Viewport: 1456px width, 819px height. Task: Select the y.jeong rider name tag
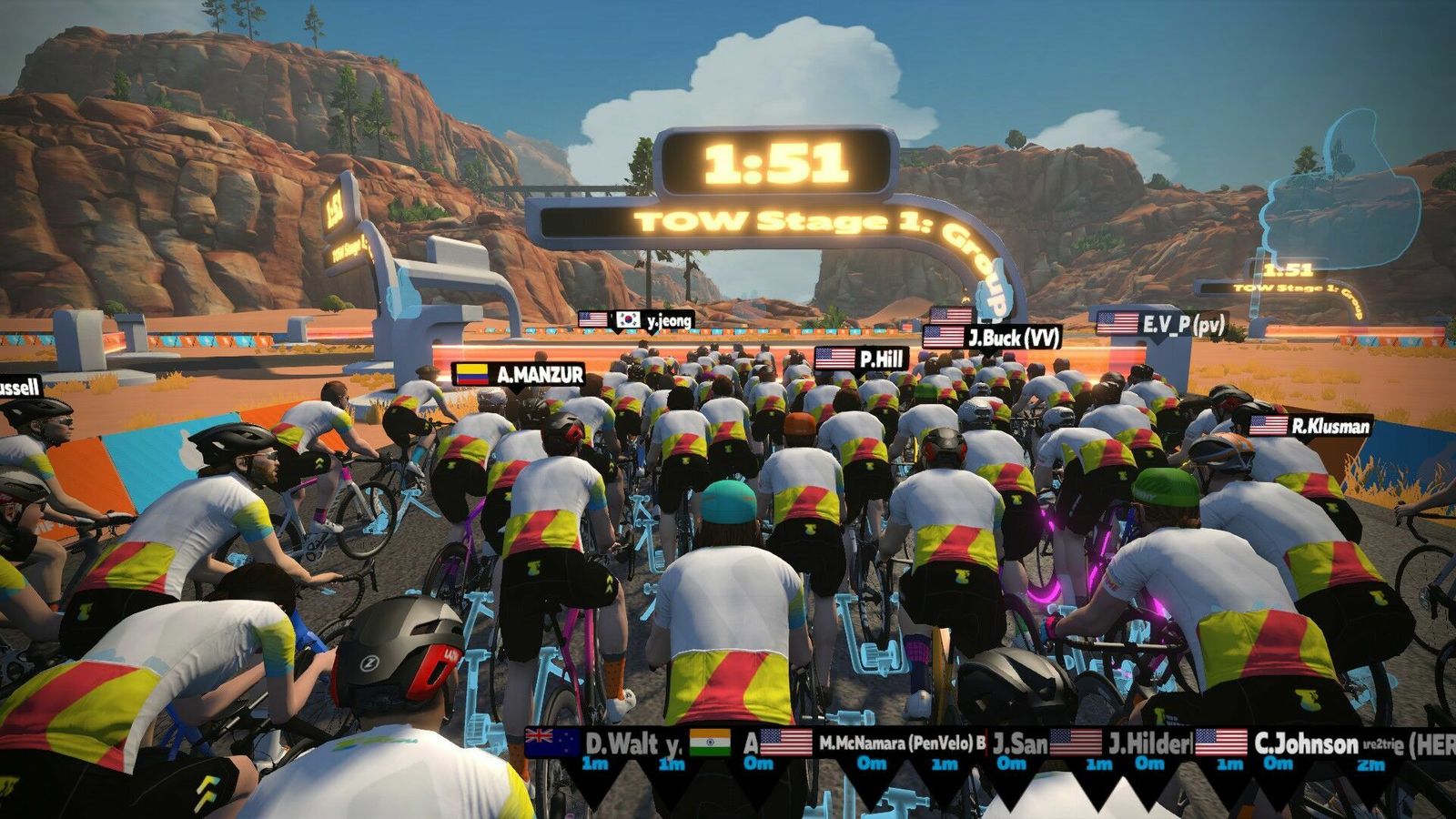click(x=653, y=319)
